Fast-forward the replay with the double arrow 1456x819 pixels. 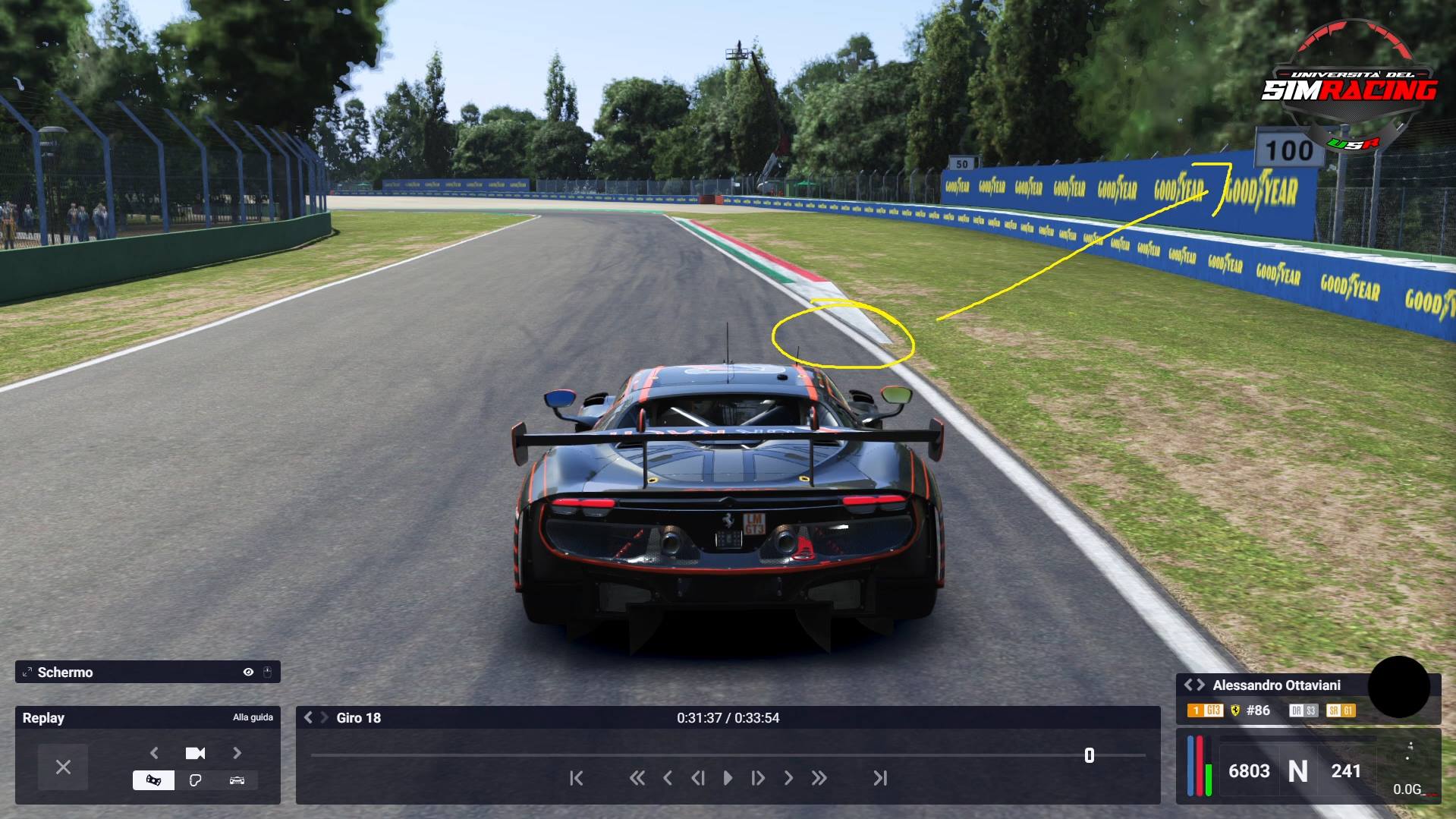(x=819, y=778)
